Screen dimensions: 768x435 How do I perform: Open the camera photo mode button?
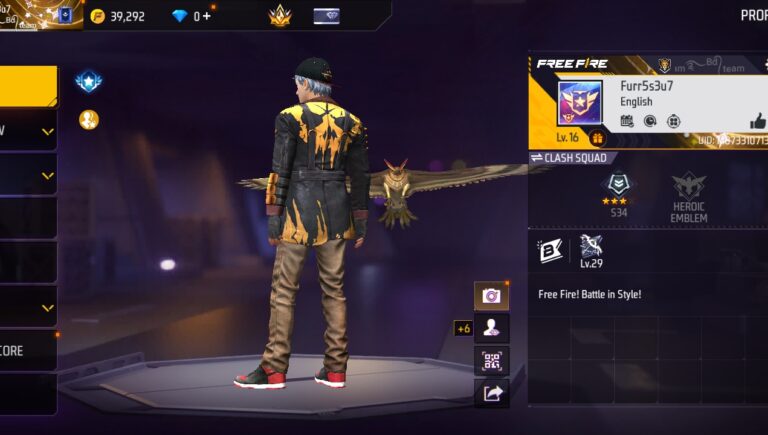pyautogui.click(x=491, y=296)
